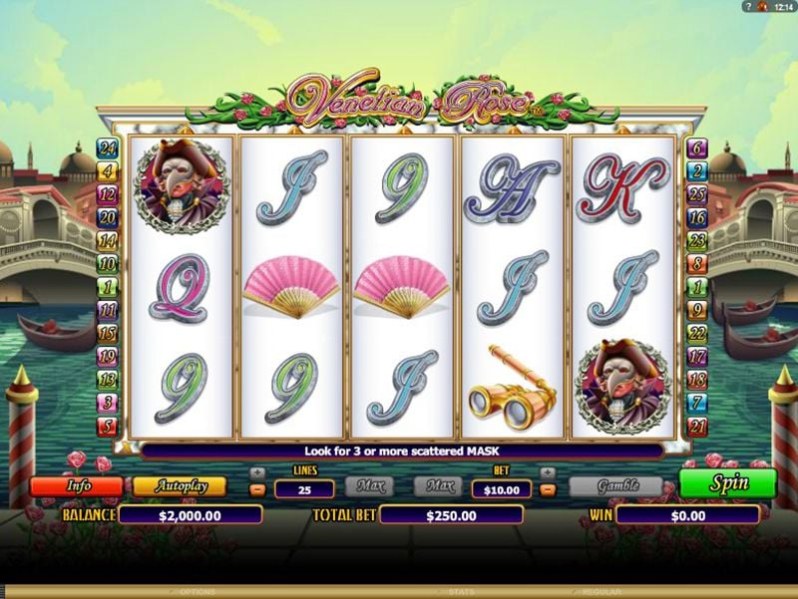Select payline number 6 marker

pyautogui.click(x=698, y=149)
